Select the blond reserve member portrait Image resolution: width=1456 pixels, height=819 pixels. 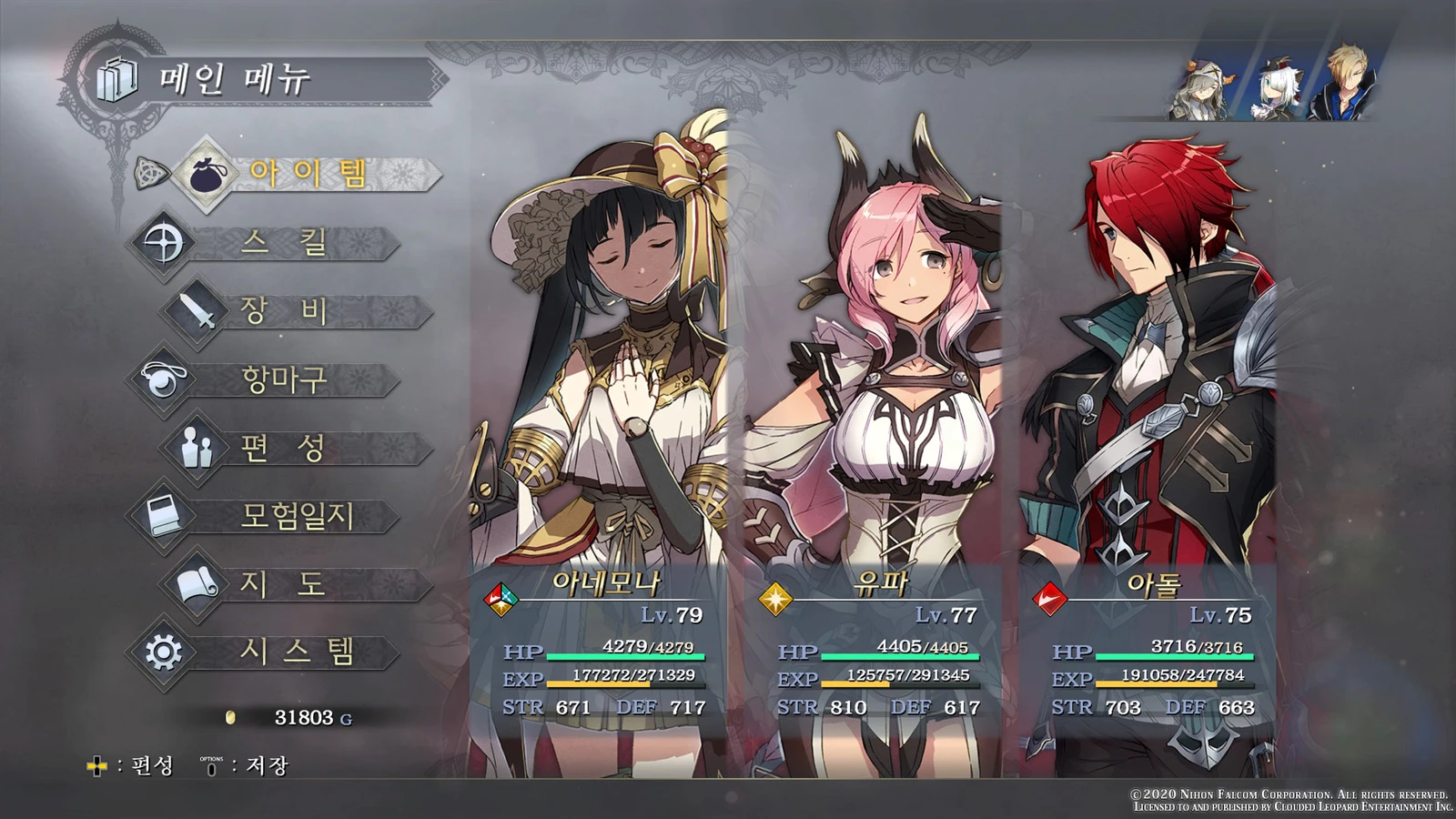coord(1343,84)
